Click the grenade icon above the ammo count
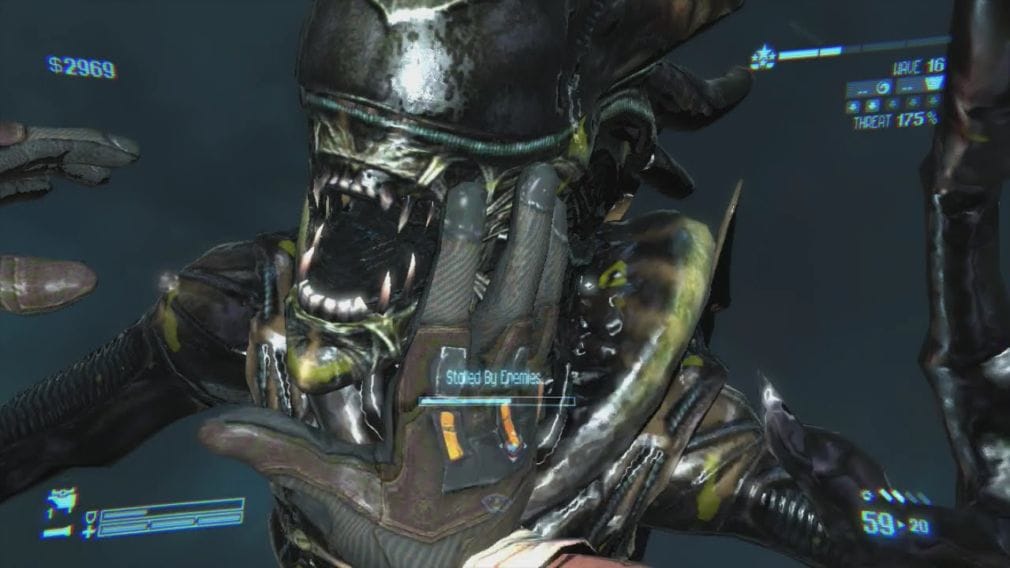Screen dimensions: 1010x568 pyautogui.click(x=864, y=496)
